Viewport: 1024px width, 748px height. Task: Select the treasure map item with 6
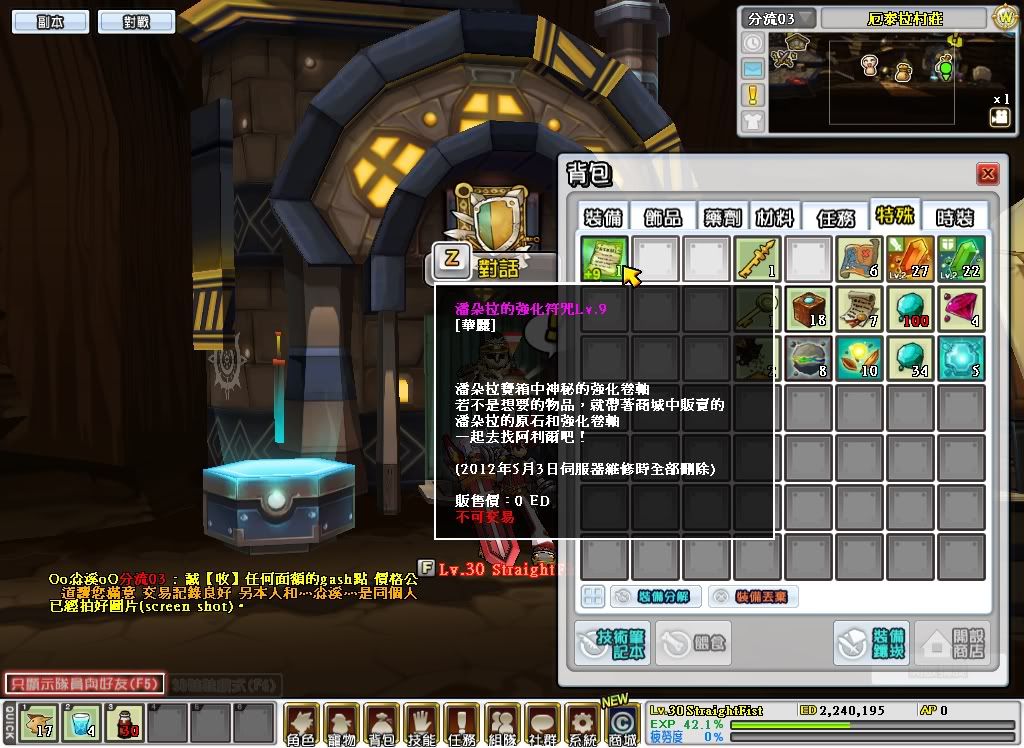pos(860,259)
